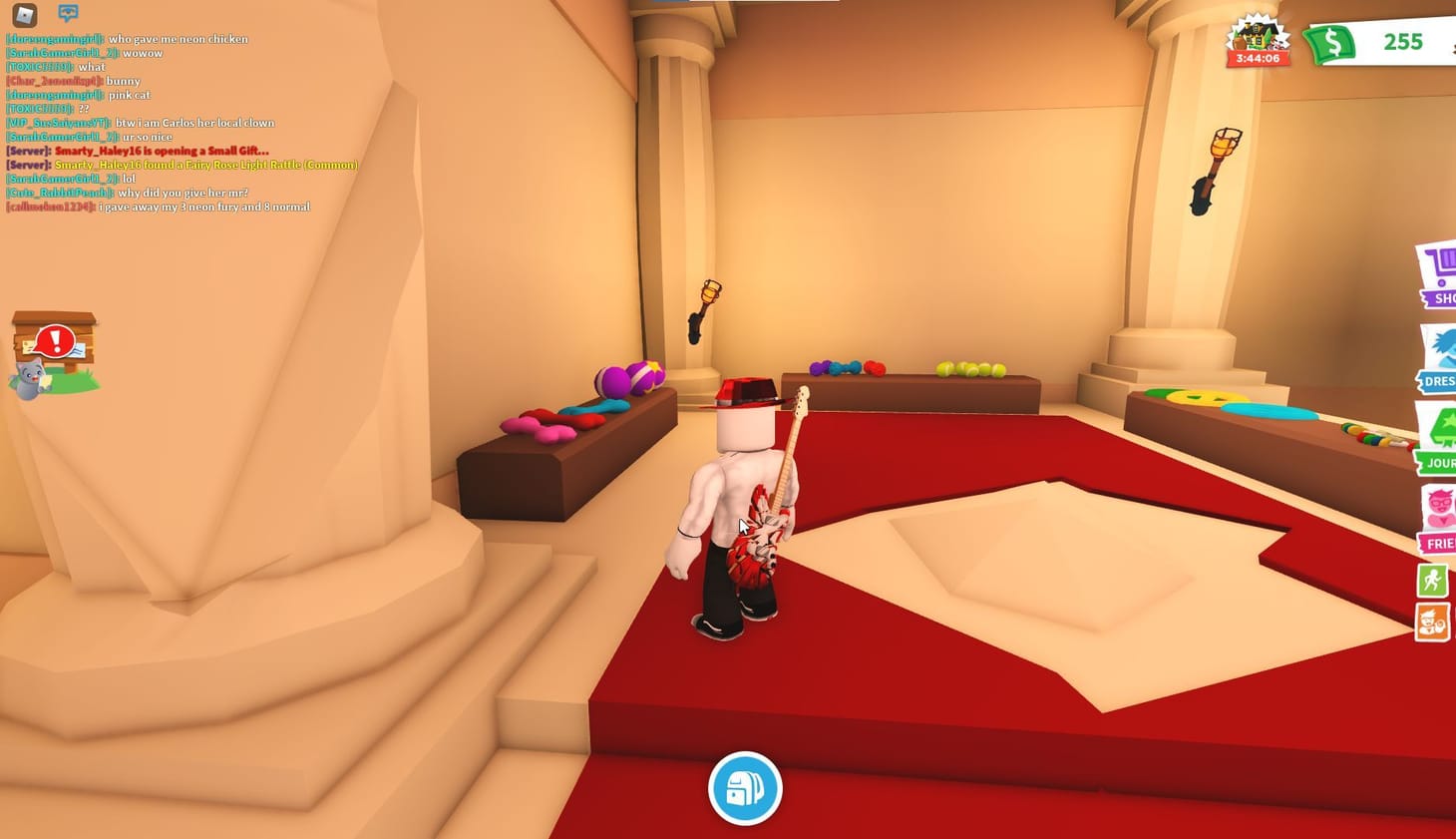
Task: Click the 255 bucks counter
Action: click(x=1403, y=43)
